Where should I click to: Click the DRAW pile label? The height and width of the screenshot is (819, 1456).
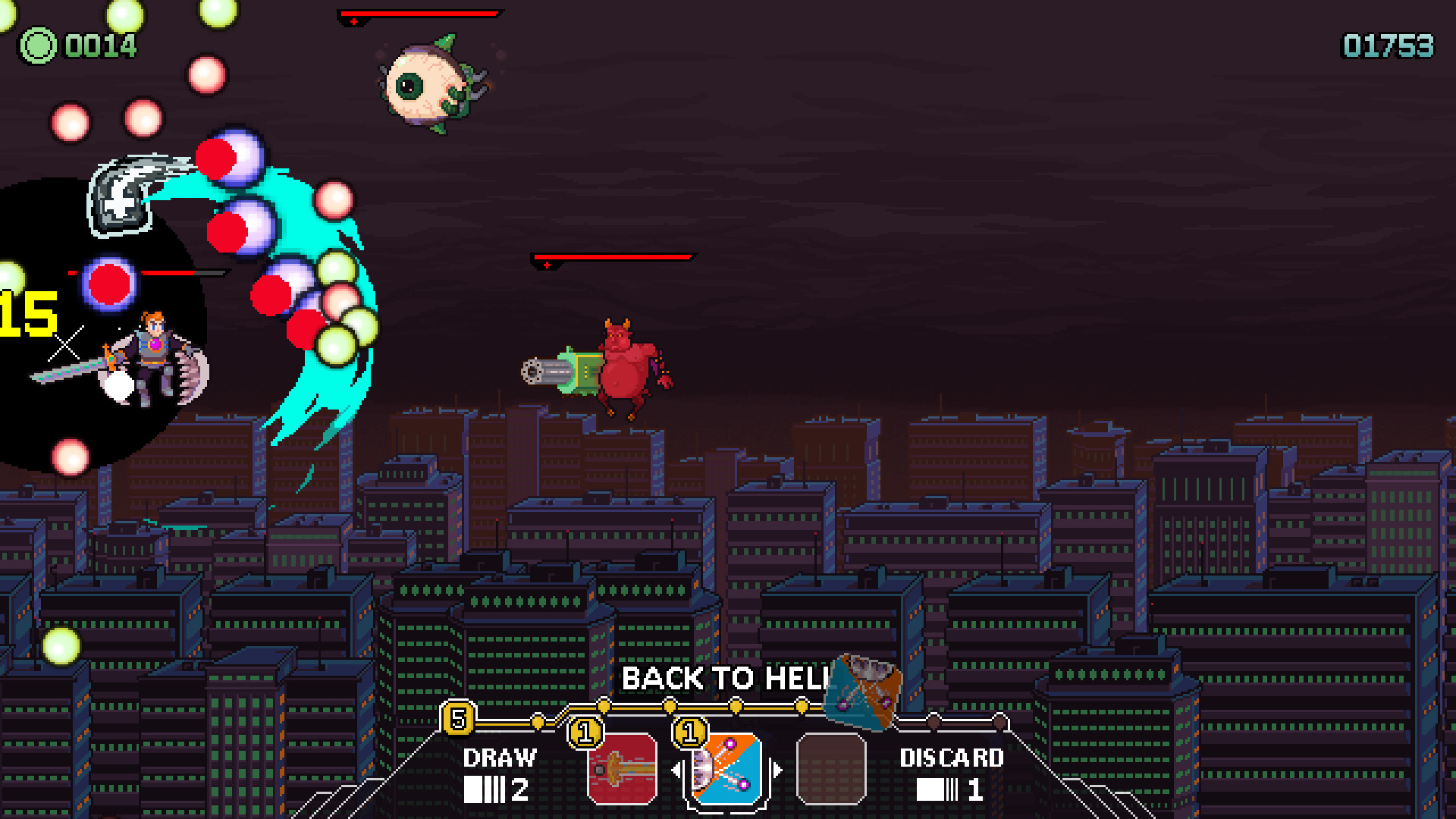click(x=499, y=758)
